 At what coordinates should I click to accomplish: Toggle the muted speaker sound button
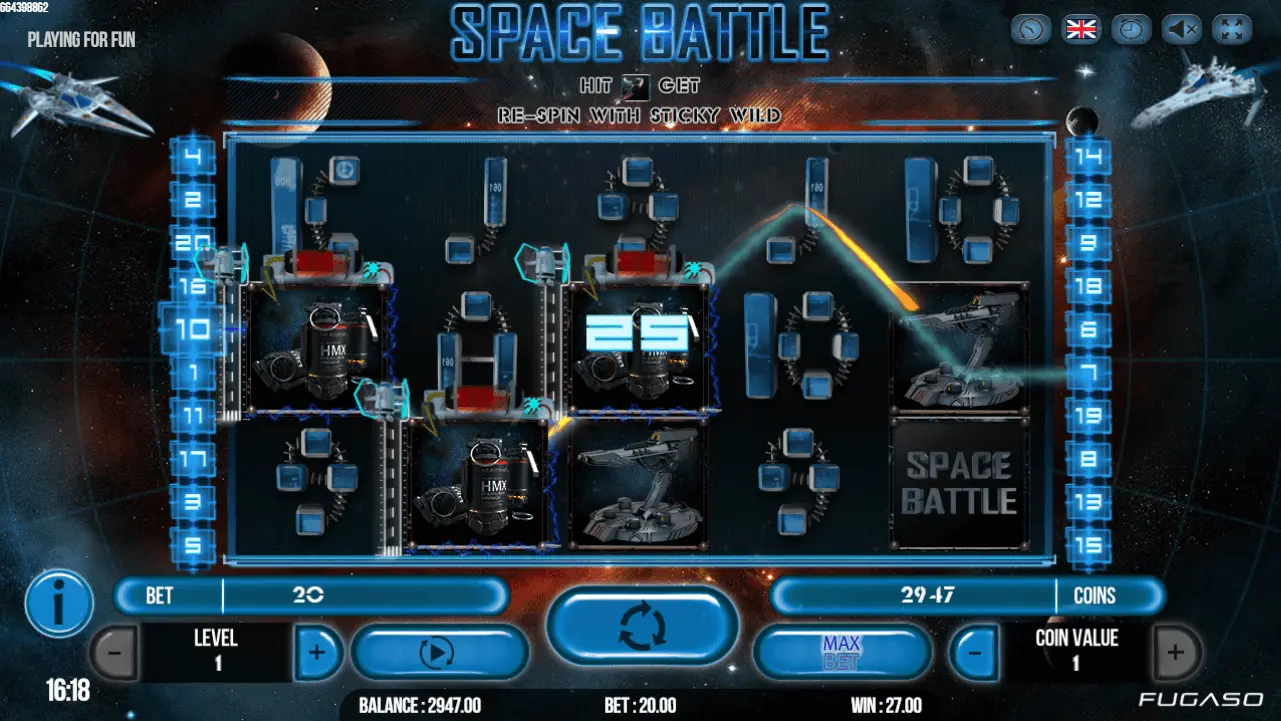[x=1182, y=29]
